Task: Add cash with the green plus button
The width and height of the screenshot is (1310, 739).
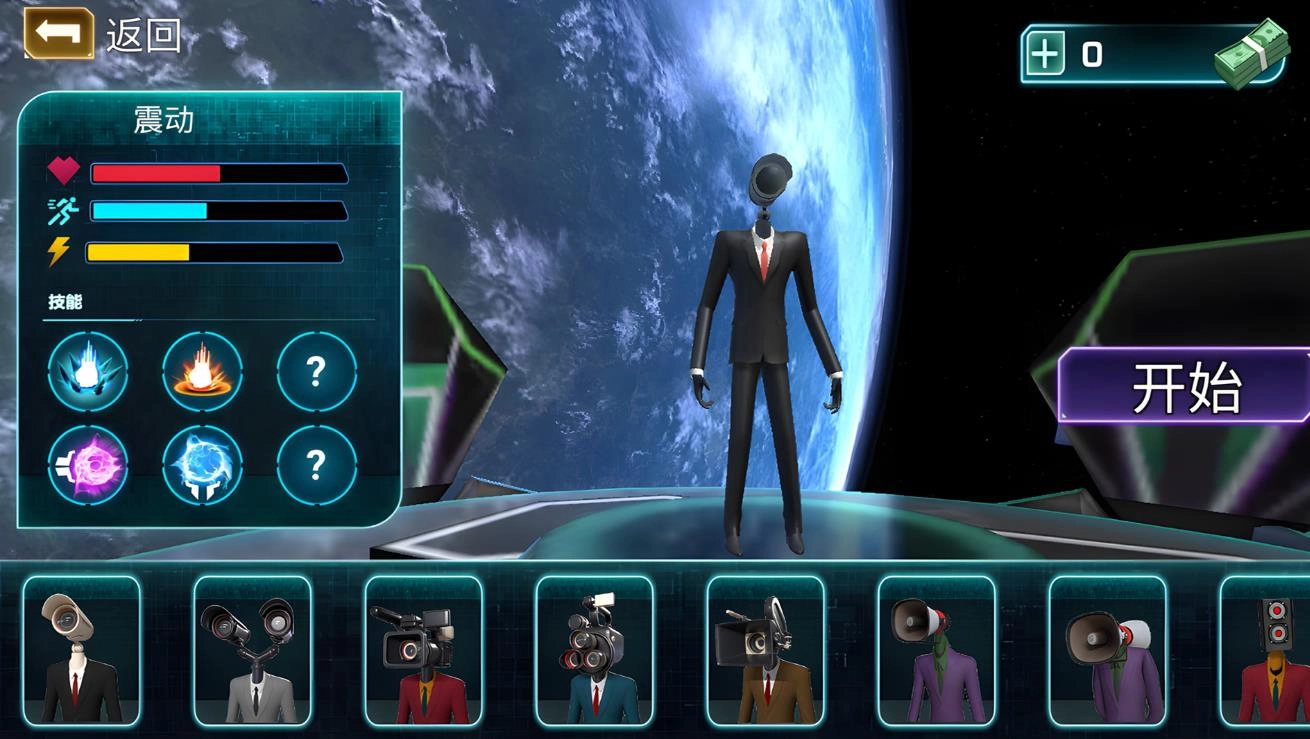Action: coord(1045,54)
